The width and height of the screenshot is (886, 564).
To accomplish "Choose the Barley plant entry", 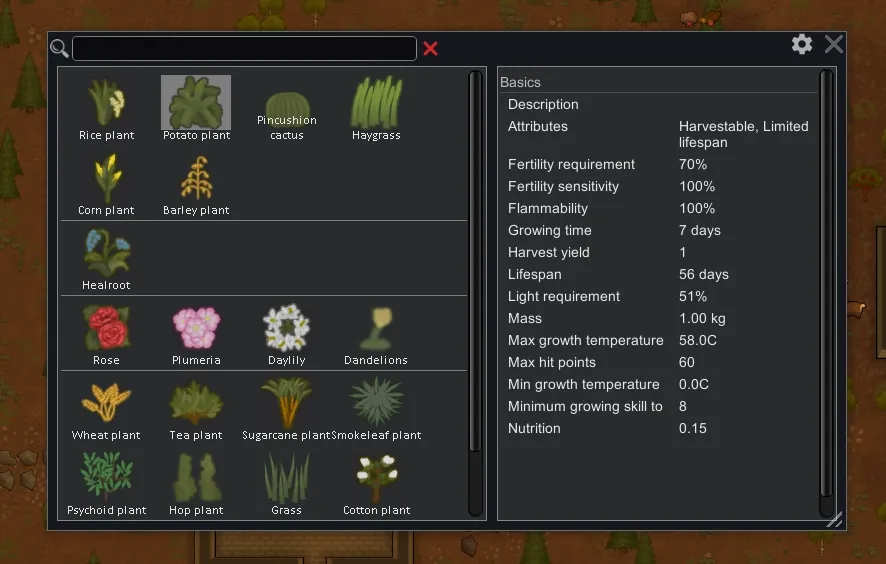I will (196, 183).
